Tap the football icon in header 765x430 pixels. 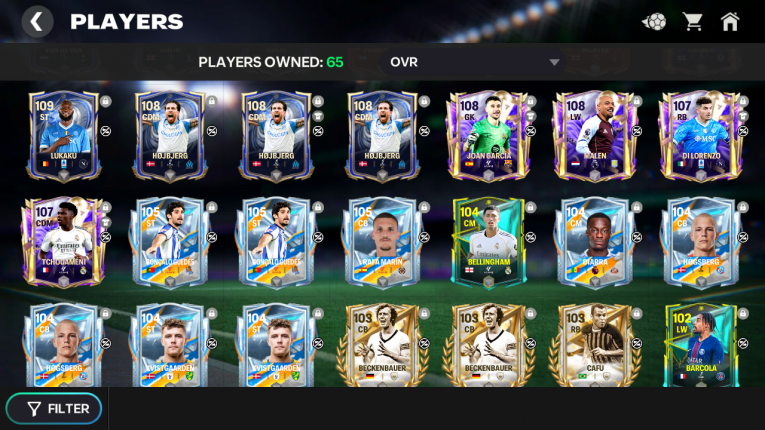(x=654, y=21)
